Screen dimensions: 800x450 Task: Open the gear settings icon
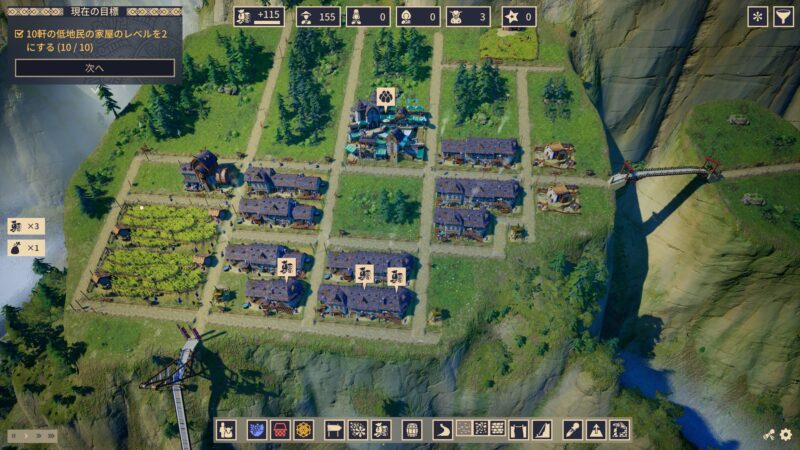(786, 435)
